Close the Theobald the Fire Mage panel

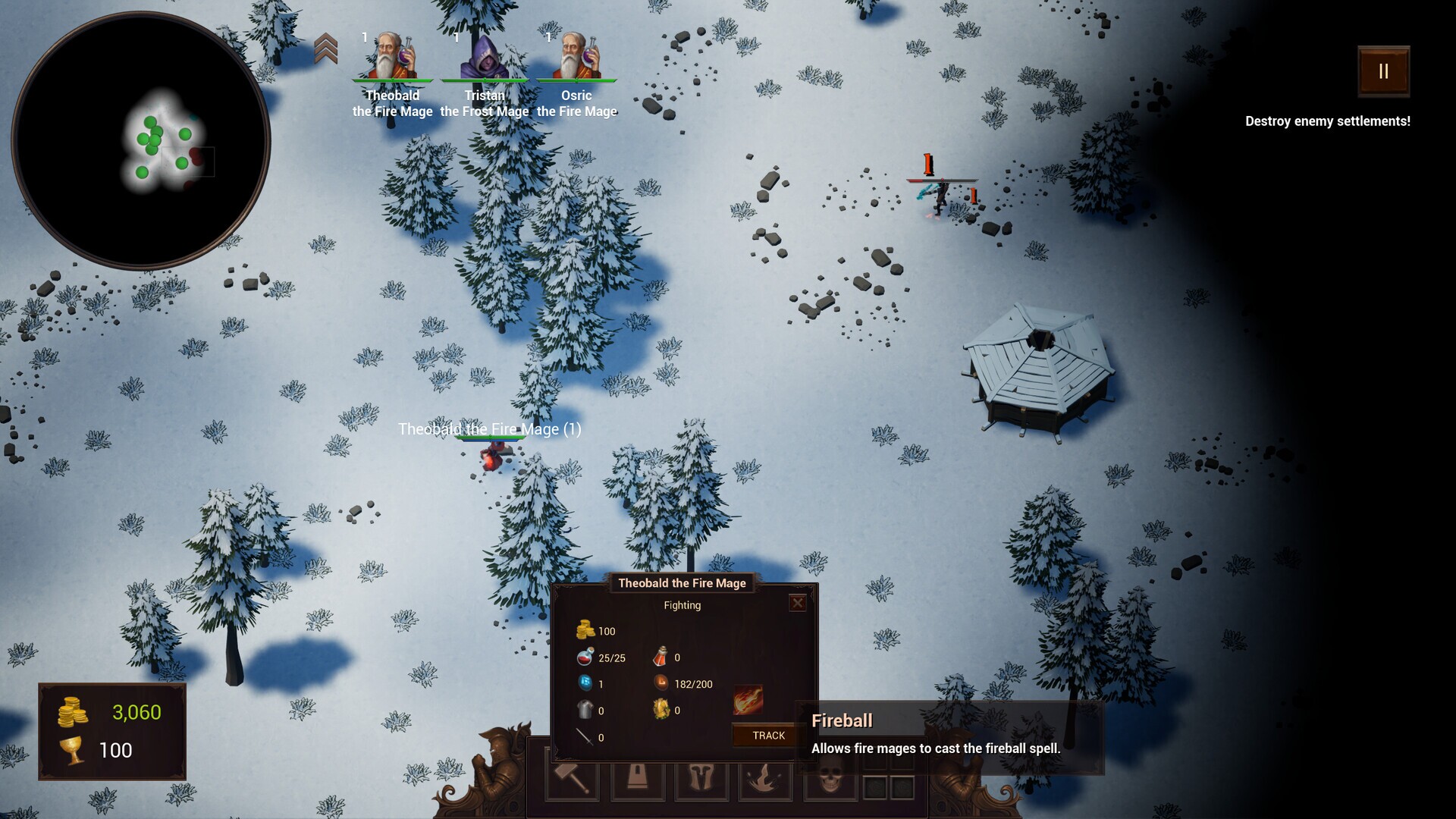click(798, 602)
